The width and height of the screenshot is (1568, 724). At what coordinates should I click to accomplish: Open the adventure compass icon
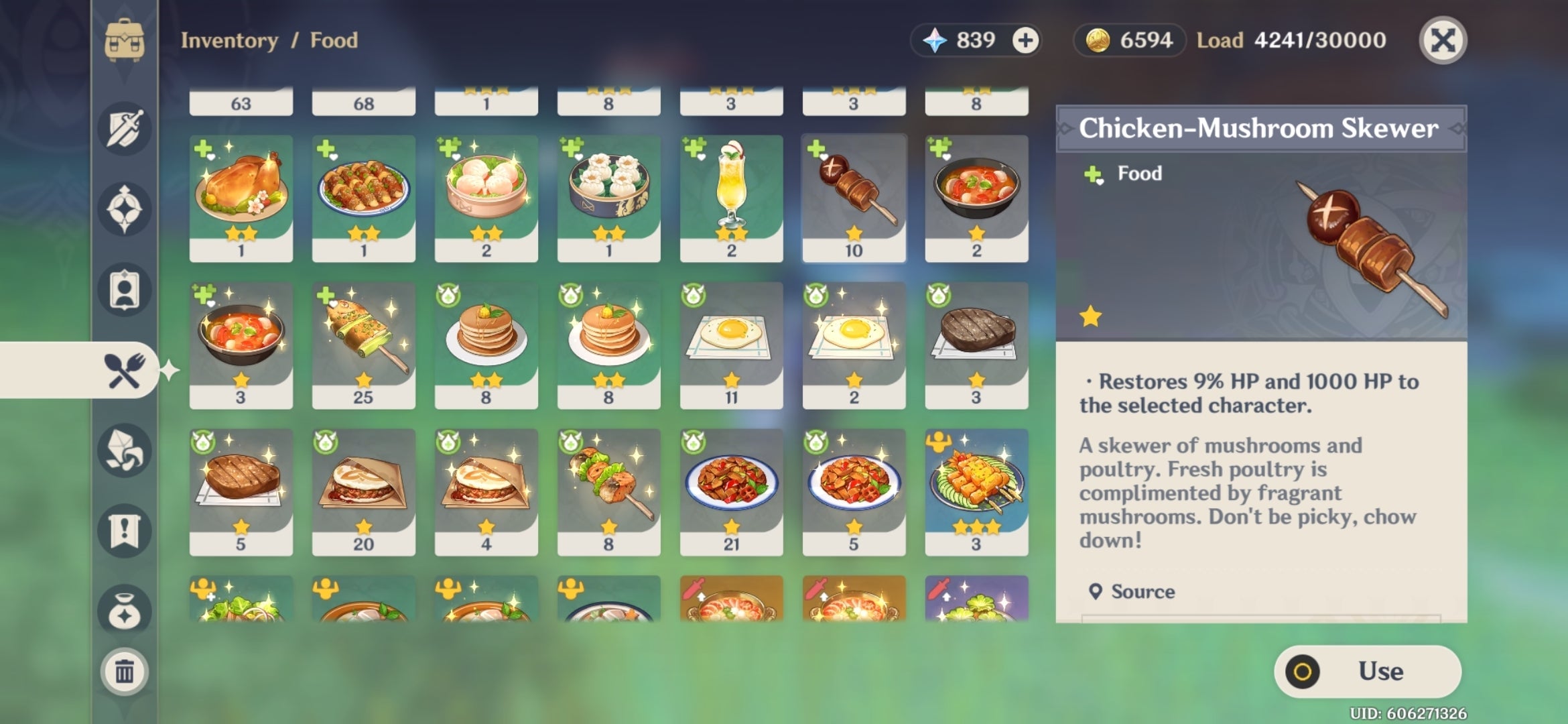click(124, 208)
